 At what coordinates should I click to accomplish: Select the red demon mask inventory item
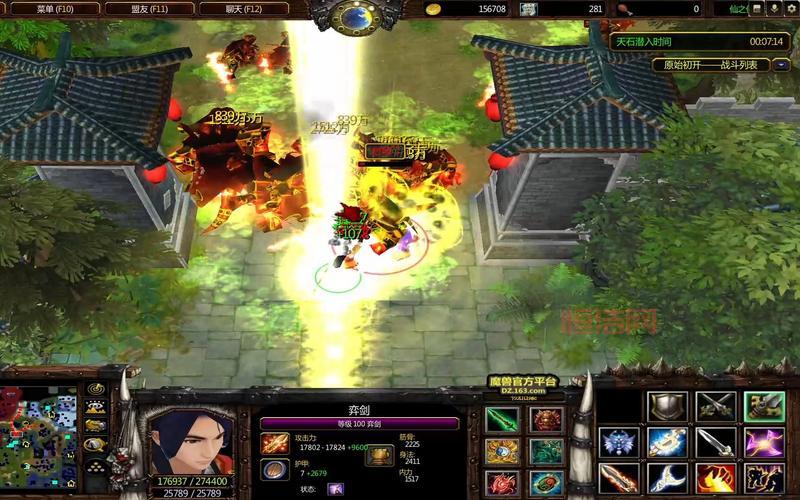546,420
